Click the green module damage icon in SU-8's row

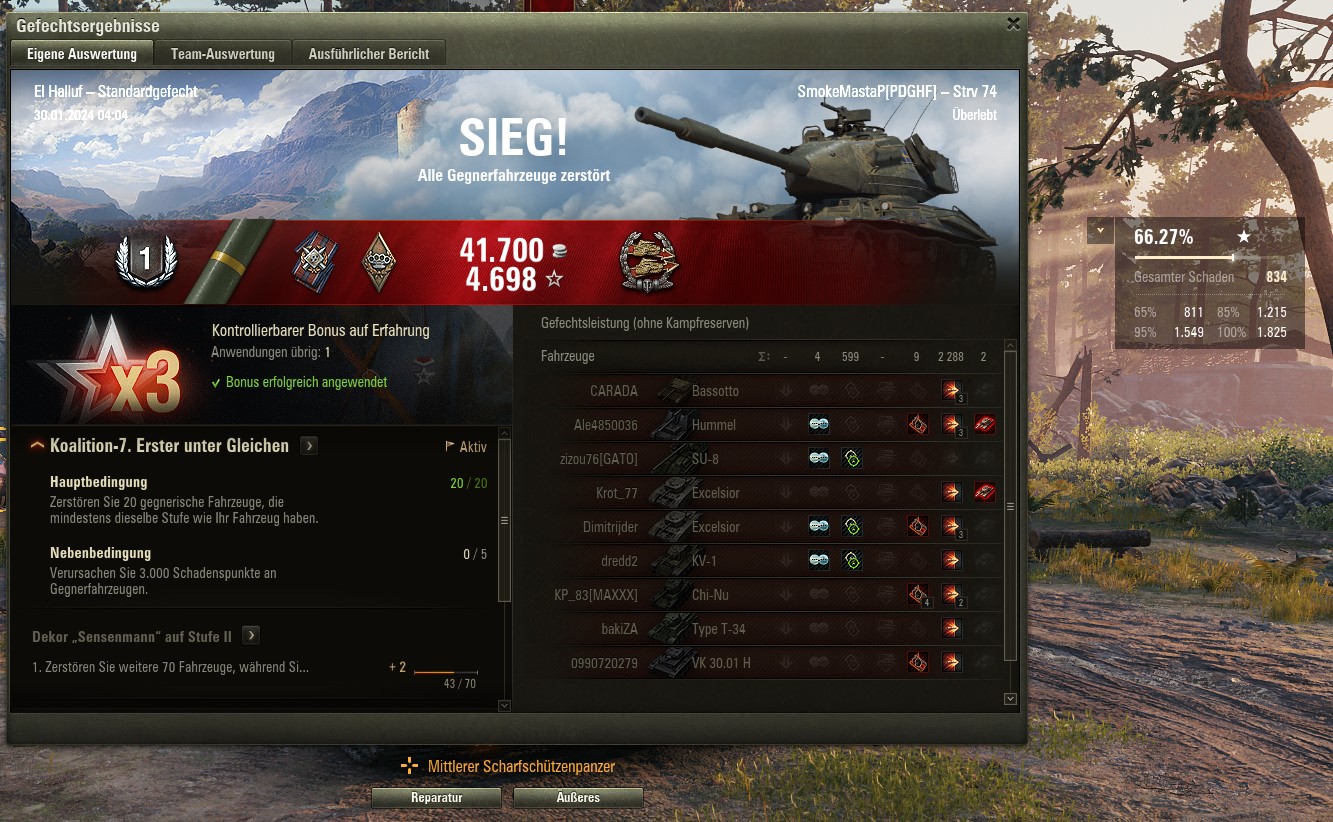pos(852,458)
